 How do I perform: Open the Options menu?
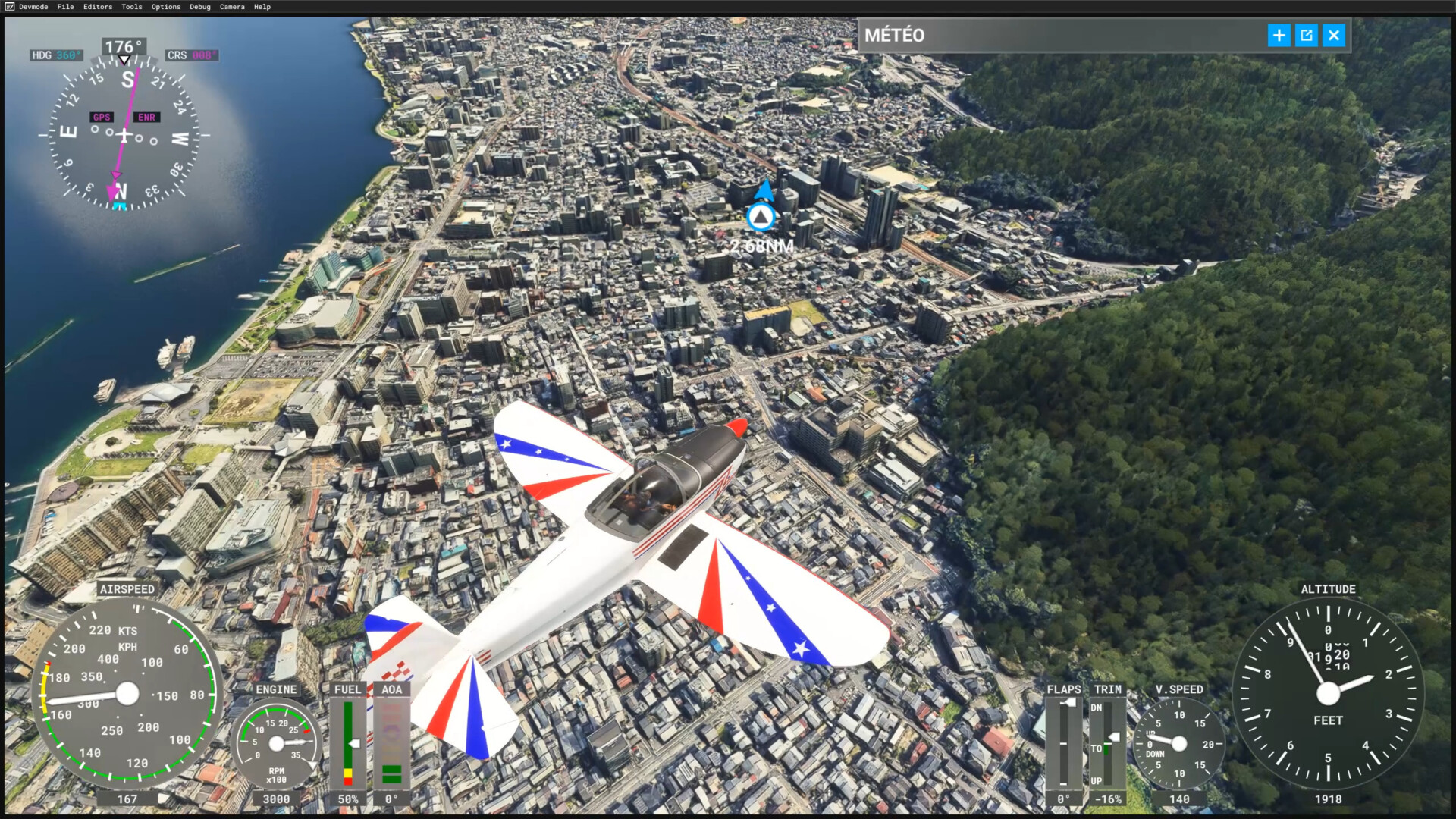(166, 7)
